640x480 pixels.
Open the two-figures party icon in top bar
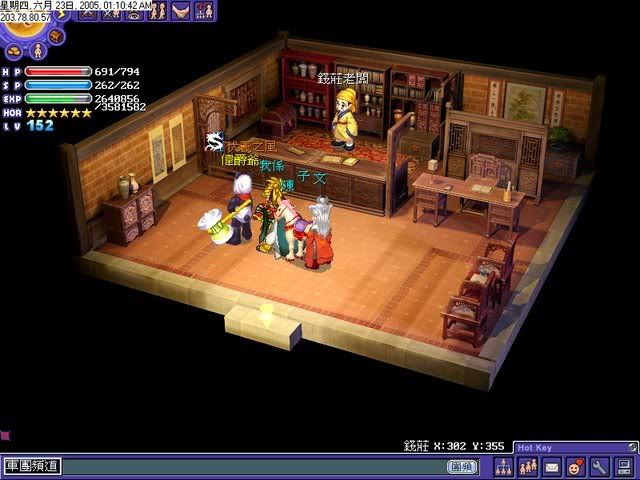click(x=157, y=12)
